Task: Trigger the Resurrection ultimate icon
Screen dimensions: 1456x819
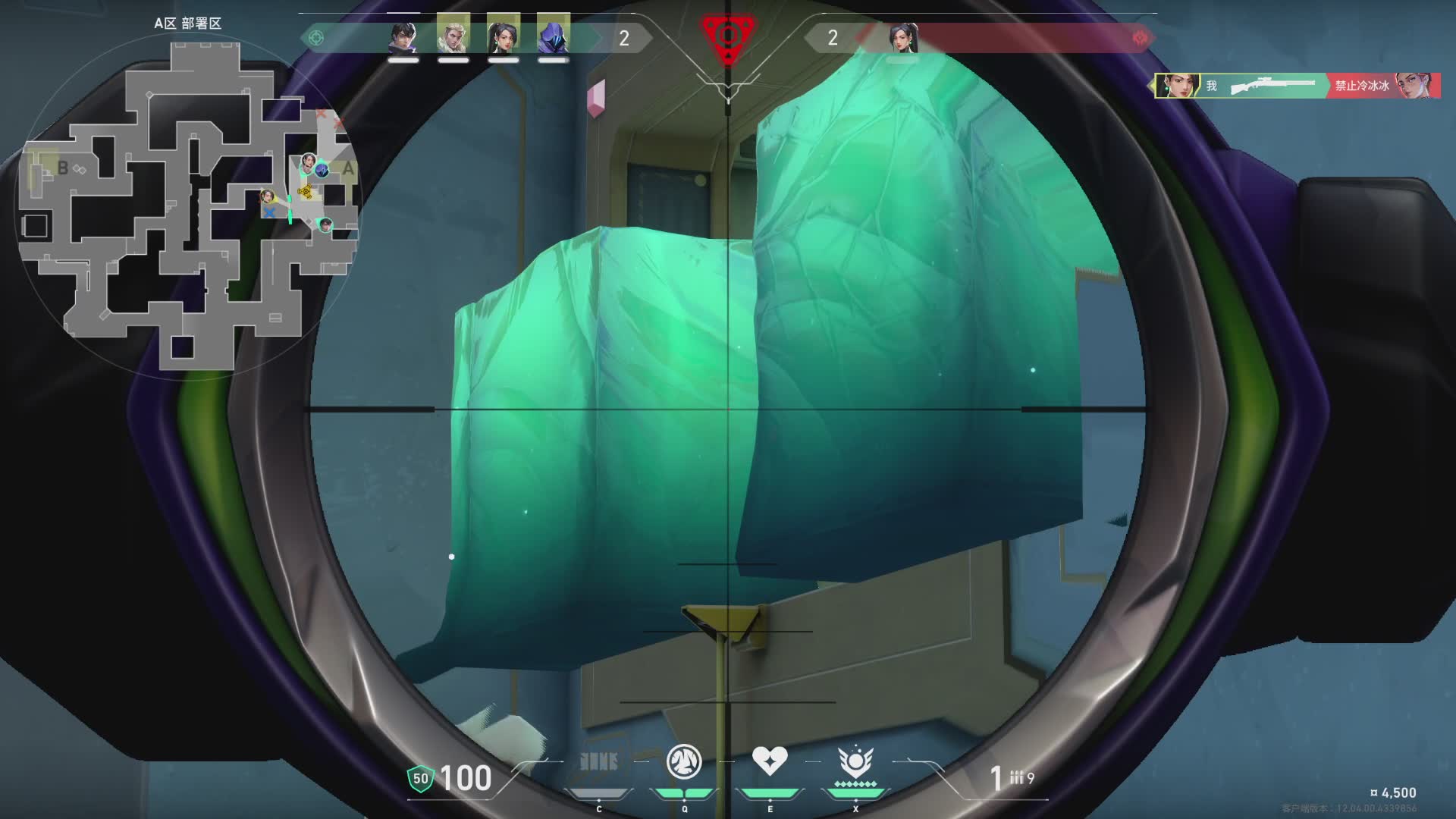Action: (x=855, y=761)
